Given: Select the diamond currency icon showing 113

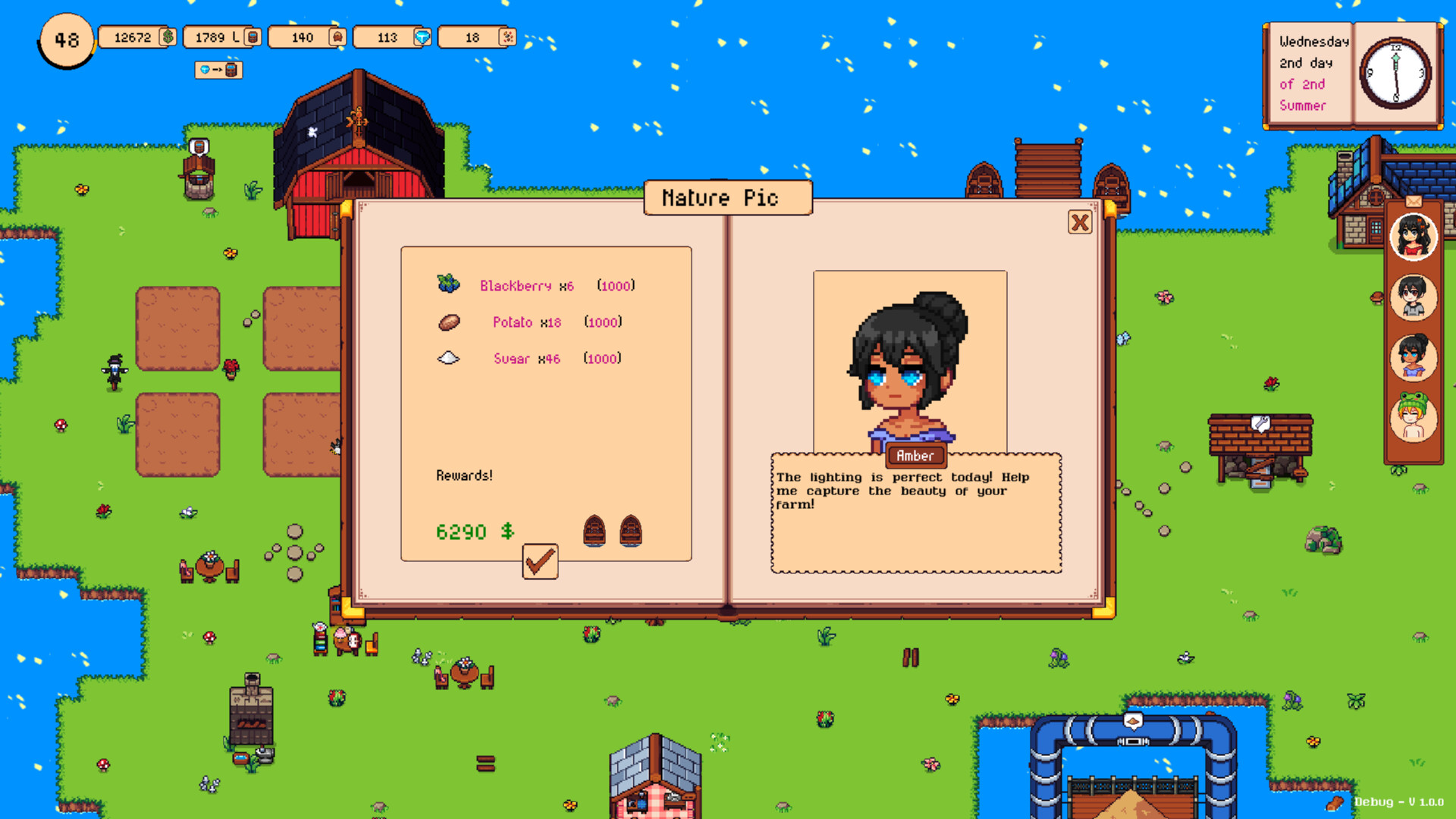Looking at the screenshot, I should pyautogui.click(x=422, y=36).
